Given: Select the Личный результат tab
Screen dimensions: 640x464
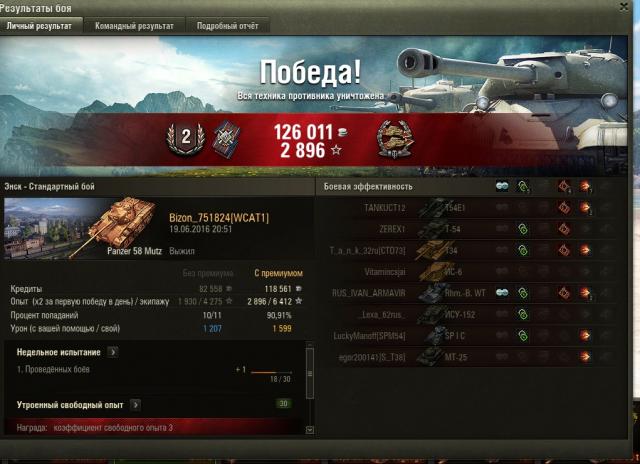Looking at the screenshot, I should coord(39,25).
